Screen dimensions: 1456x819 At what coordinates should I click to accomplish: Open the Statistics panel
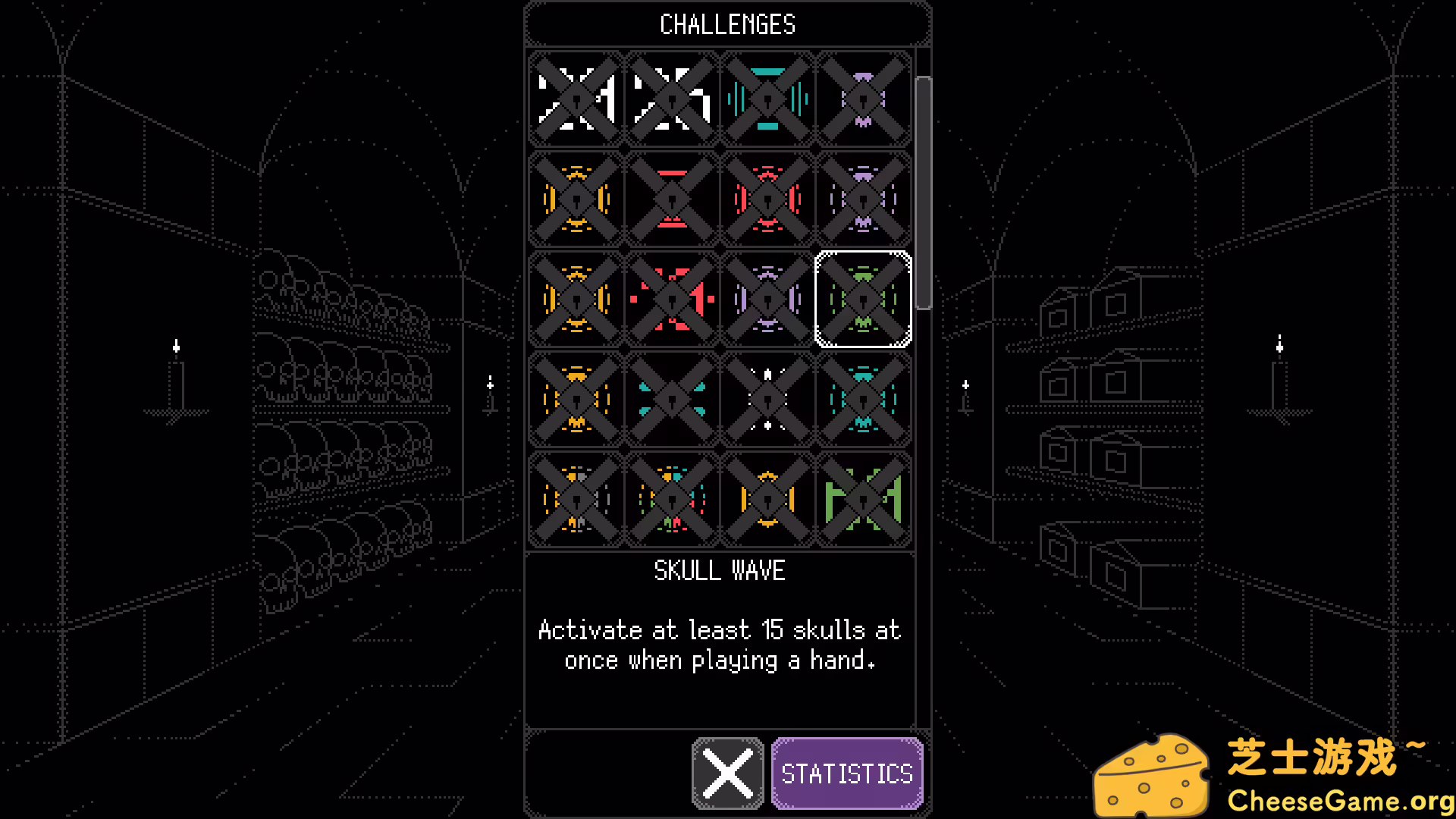(x=847, y=773)
